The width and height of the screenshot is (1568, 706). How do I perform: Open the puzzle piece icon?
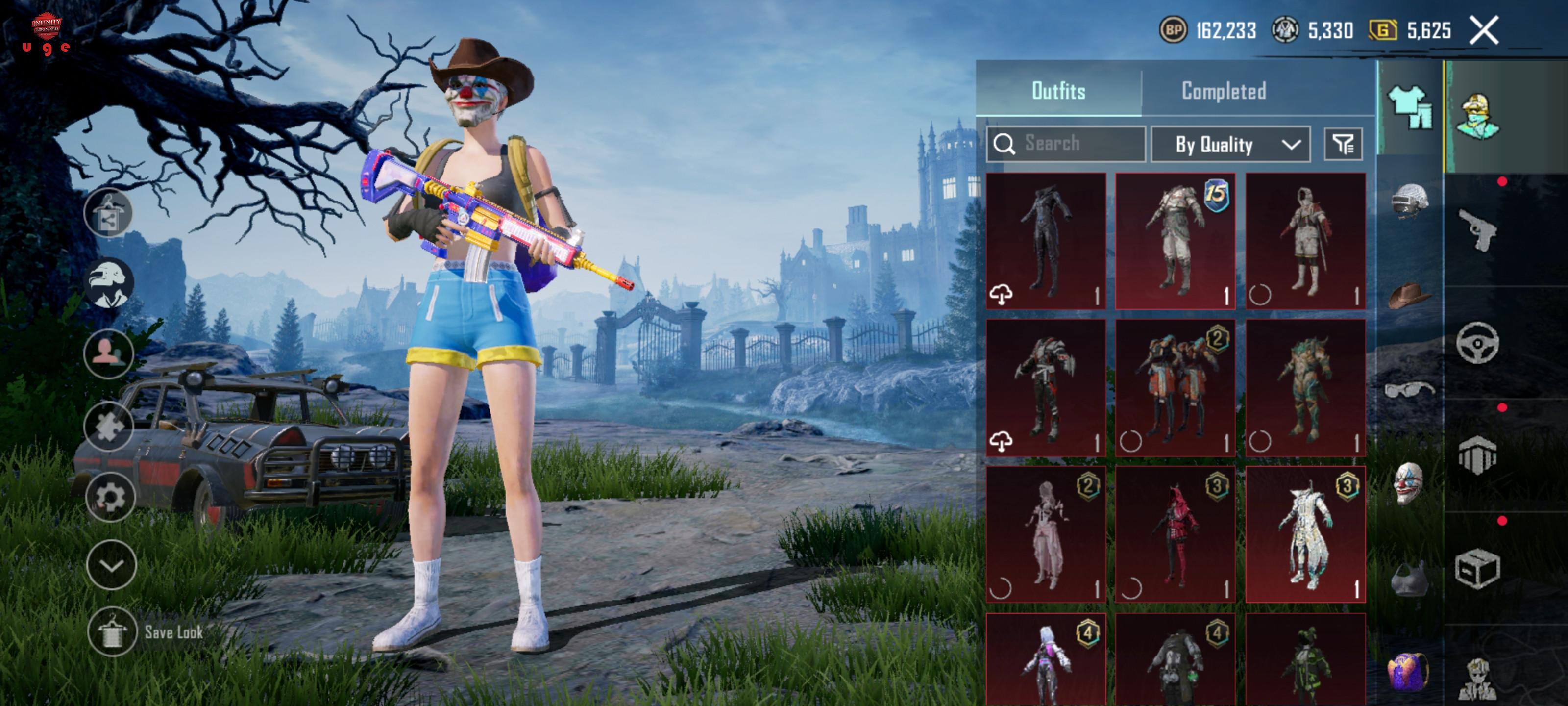tap(108, 427)
